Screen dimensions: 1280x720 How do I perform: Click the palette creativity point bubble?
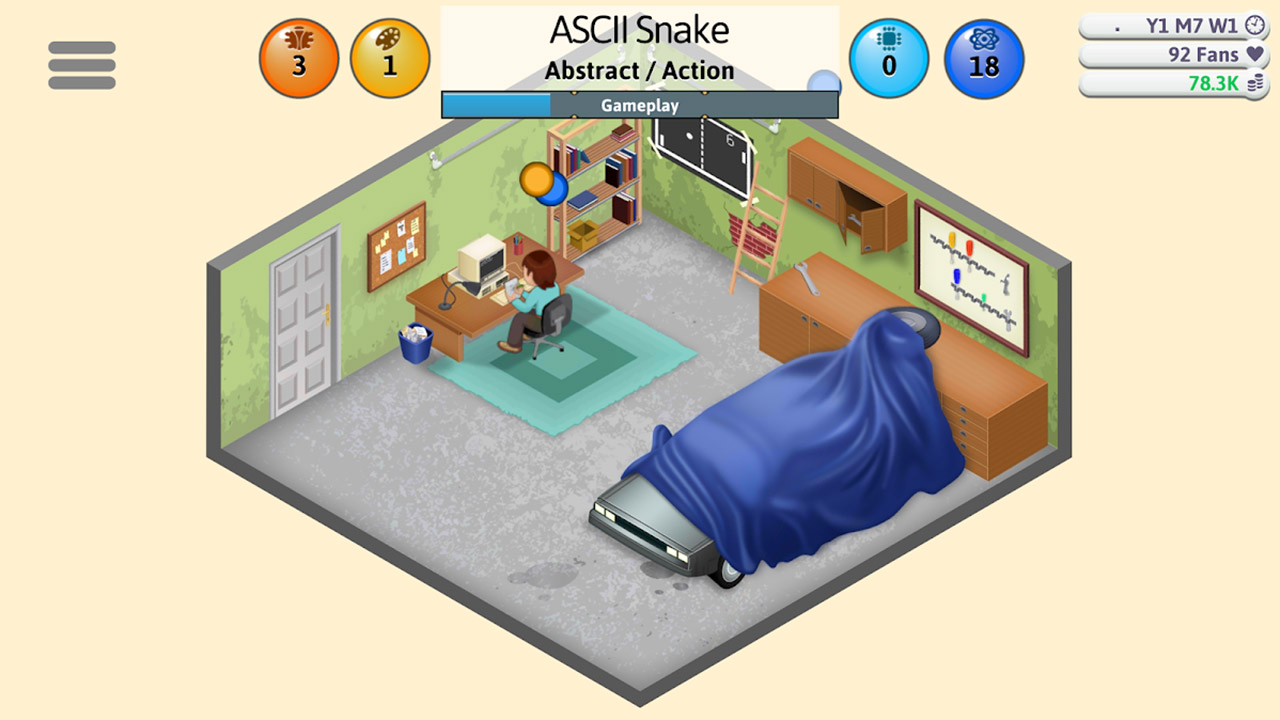390,58
